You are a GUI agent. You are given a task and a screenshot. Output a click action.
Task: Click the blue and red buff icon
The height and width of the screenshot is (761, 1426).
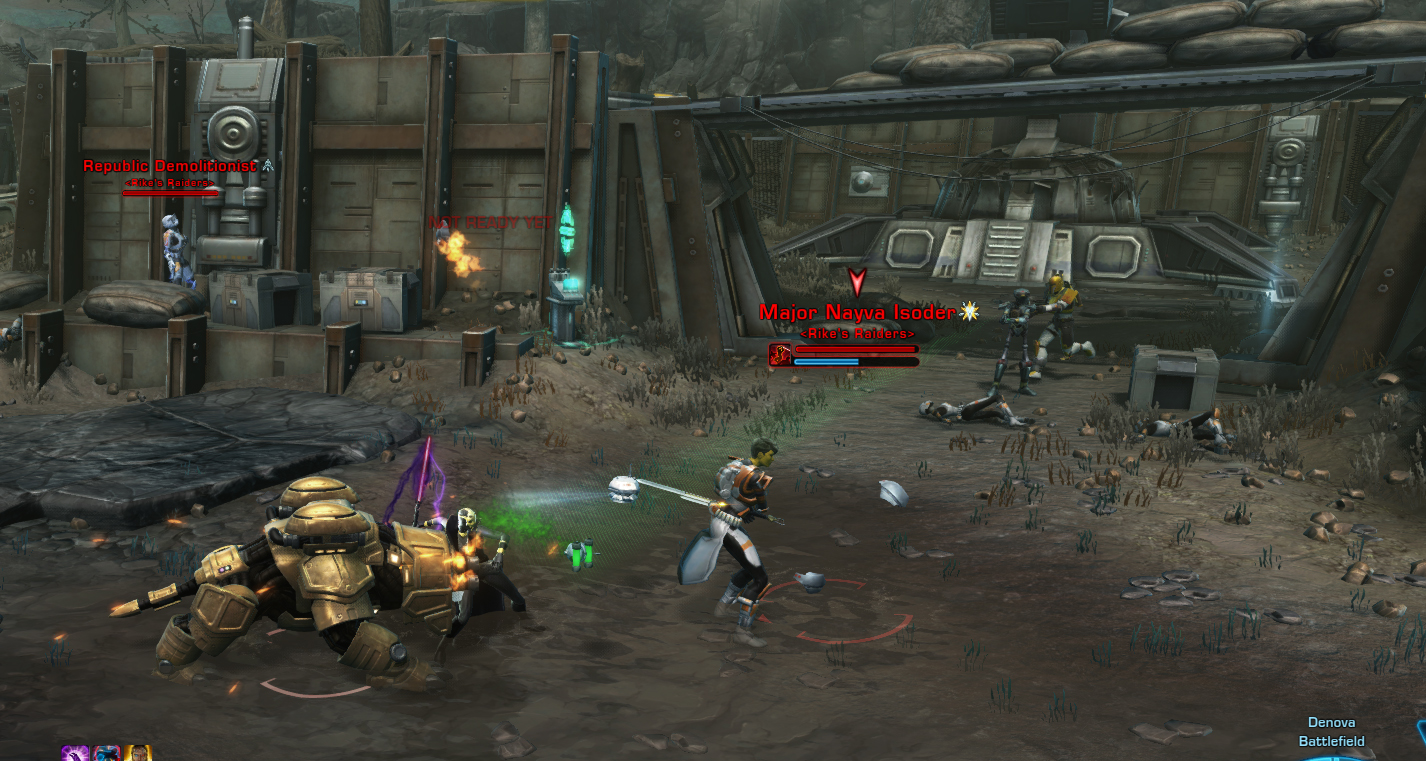(106, 753)
